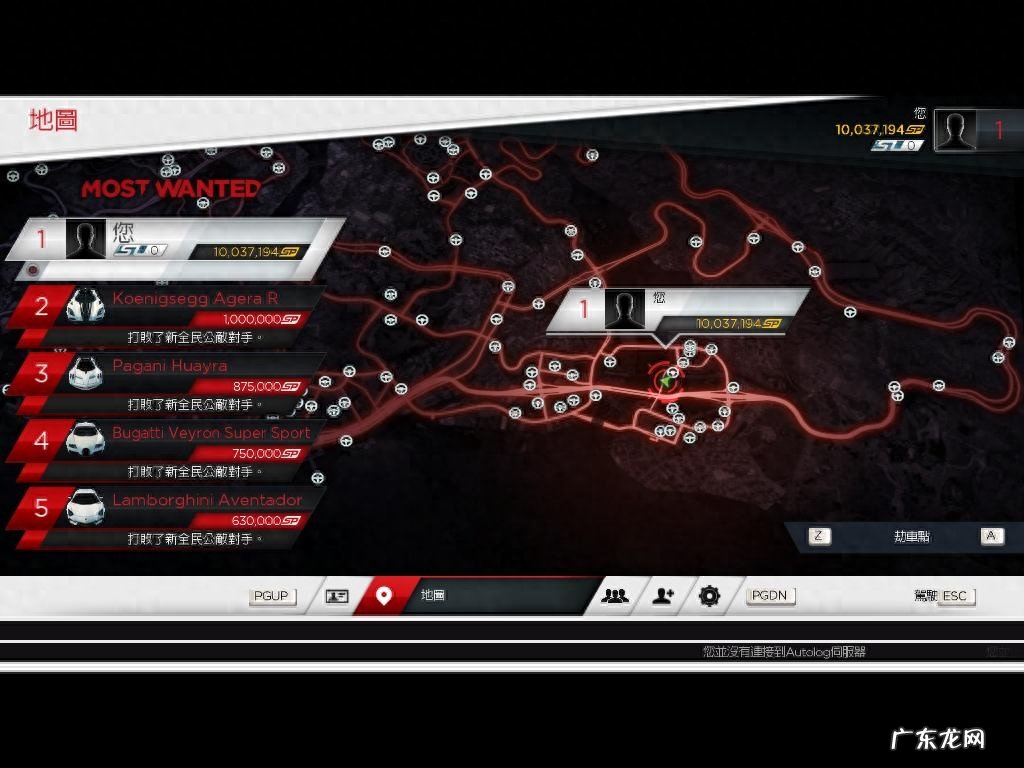Select the map pin tab
This screenshot has width=1024, height=768.
pos(383,596)
